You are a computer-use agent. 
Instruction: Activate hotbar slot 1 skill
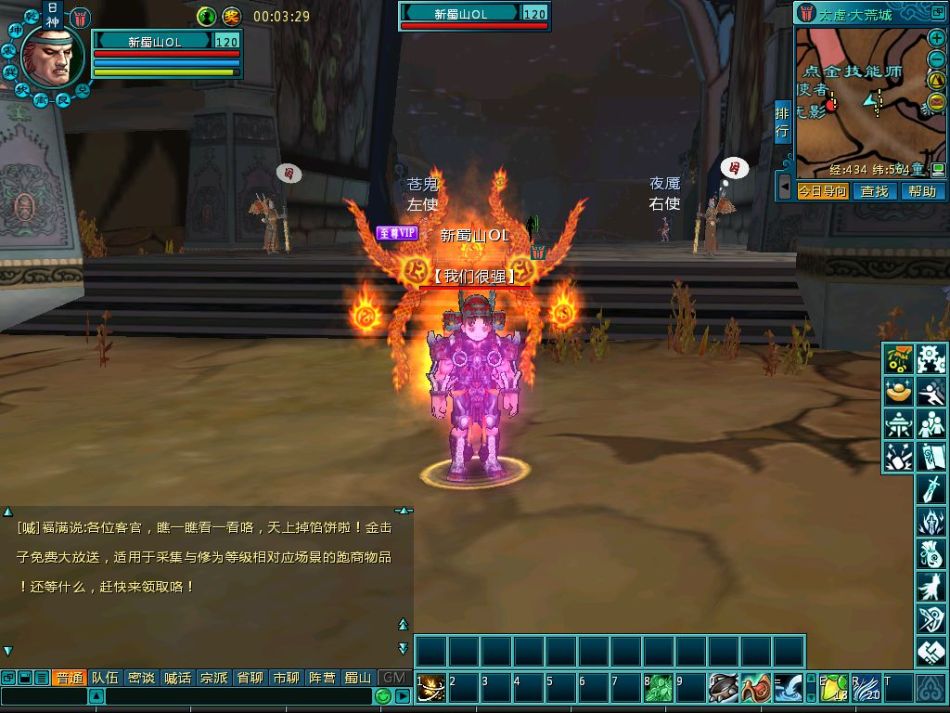[431, 687]
